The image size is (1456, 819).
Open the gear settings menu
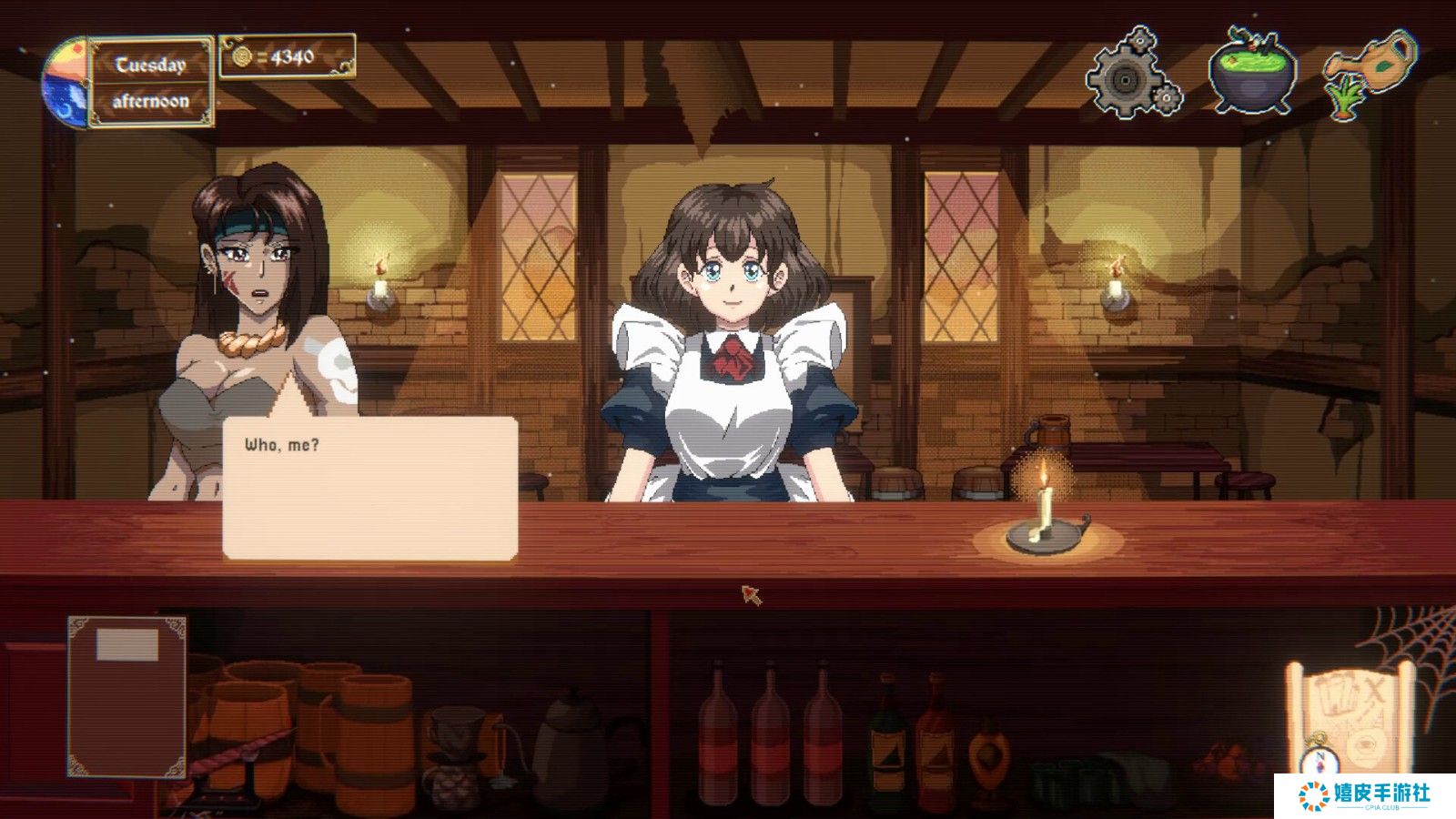(x=1133, y=75)
